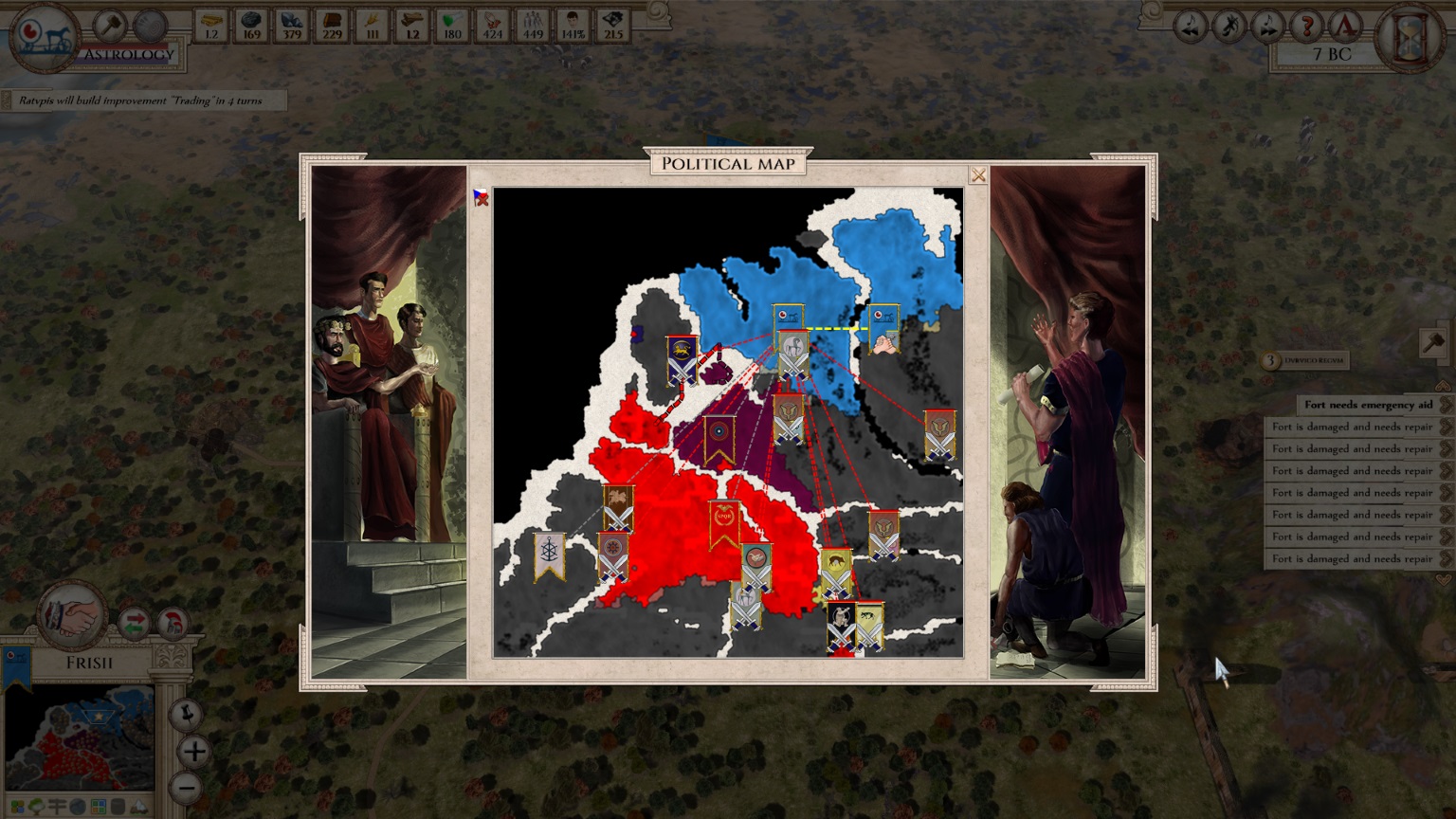Click the red Aggressors logo icon
Viewport: 1456px width, 819px height.
tap(1345, 27)
